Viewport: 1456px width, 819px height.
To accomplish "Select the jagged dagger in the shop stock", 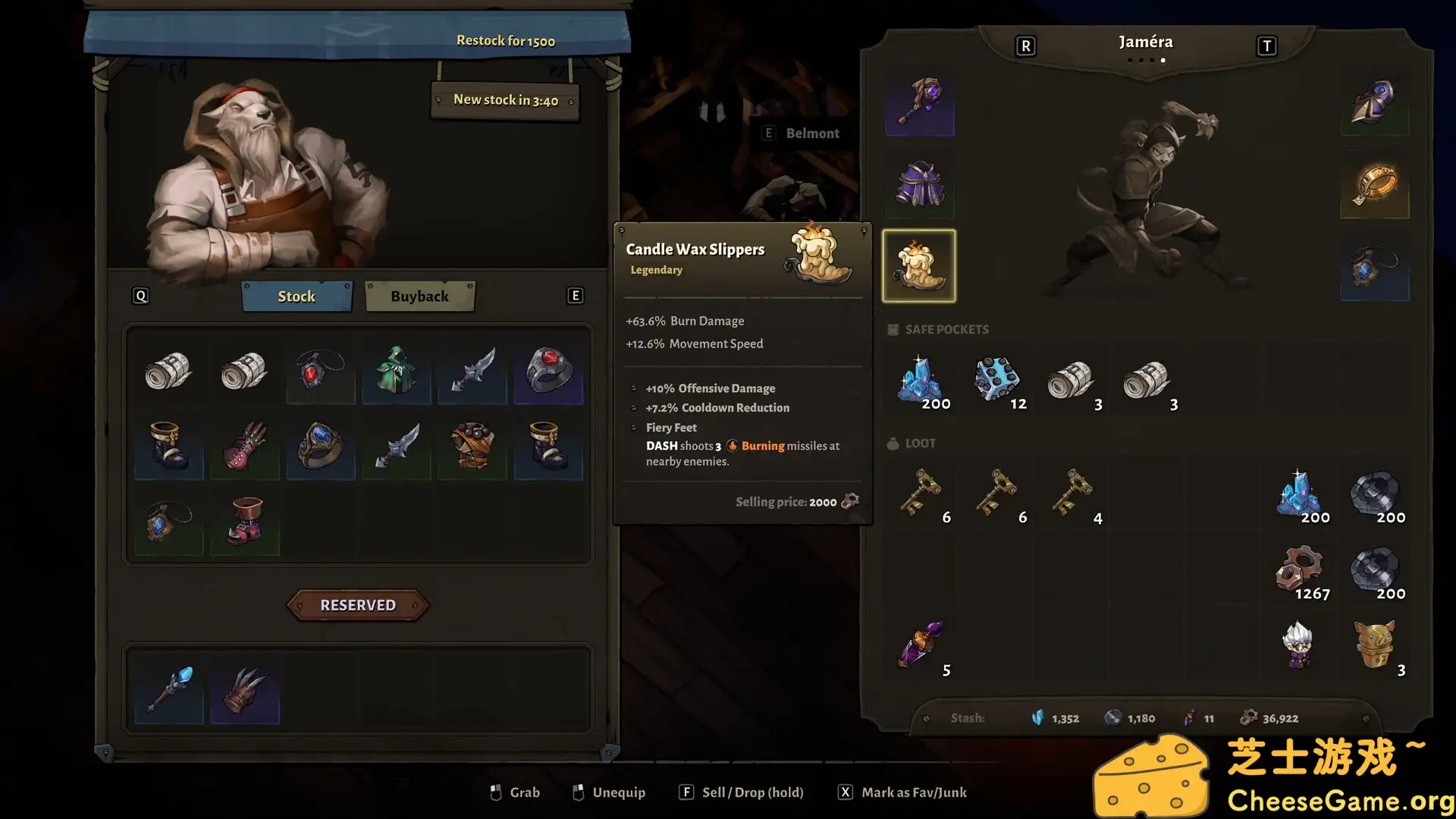I will (472, 372).
